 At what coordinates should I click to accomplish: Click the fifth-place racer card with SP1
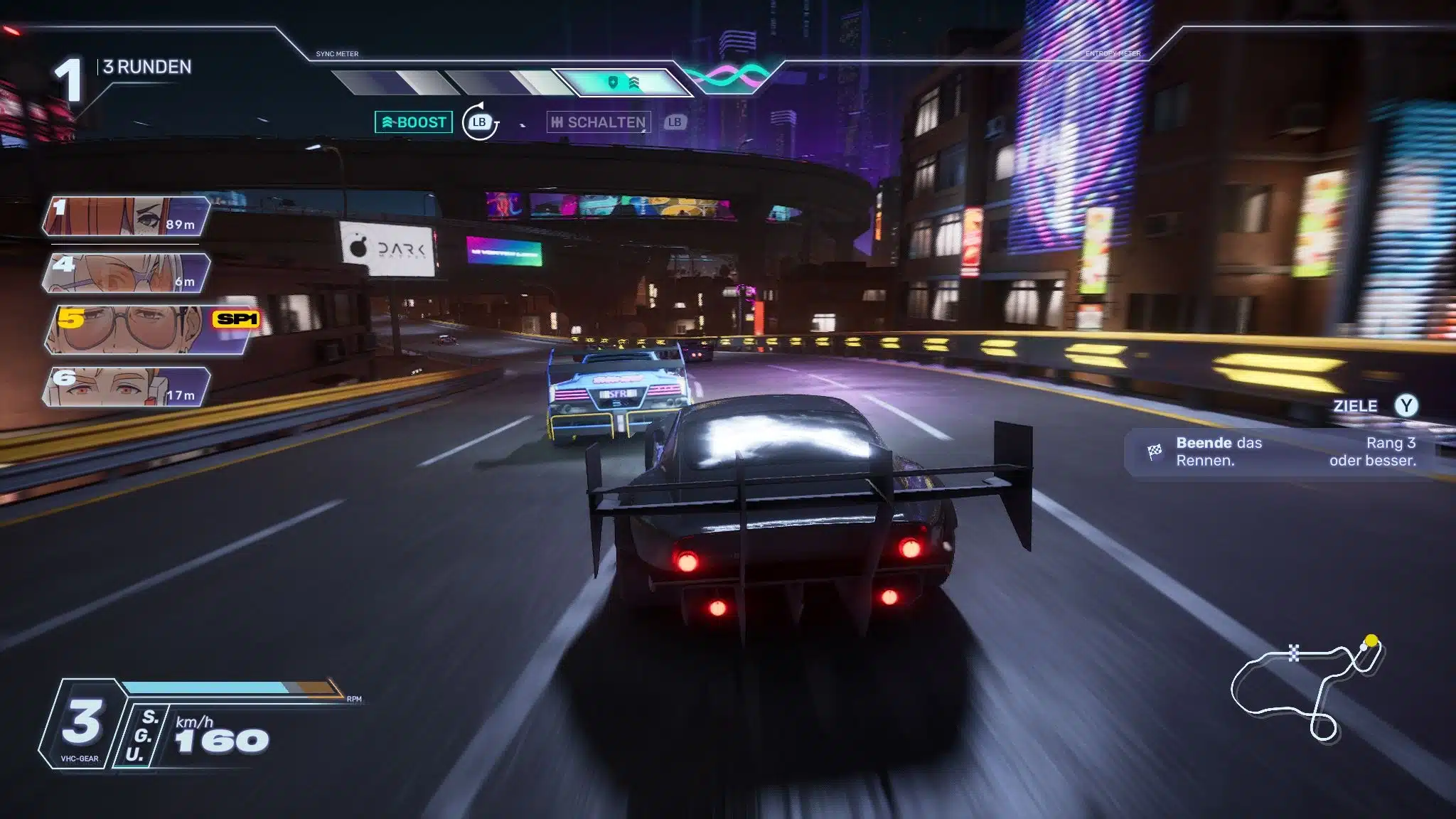click(151, 329)
